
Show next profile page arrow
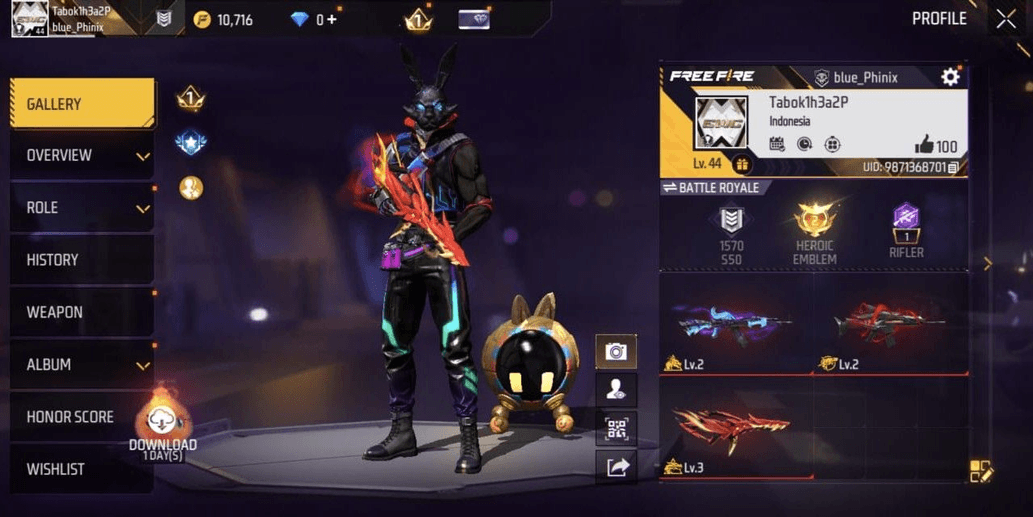(988, 264)
